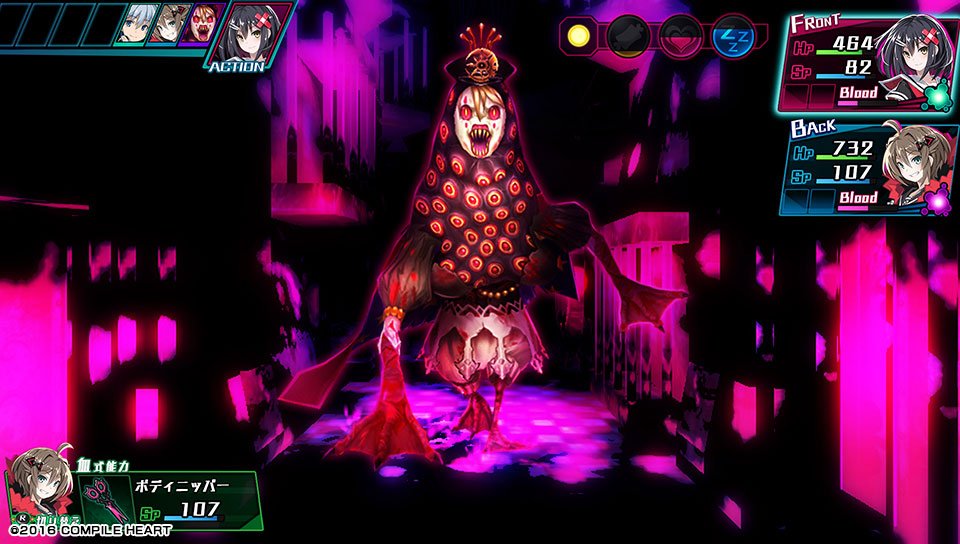Choose the BACK character status panel

click(862, 165)
